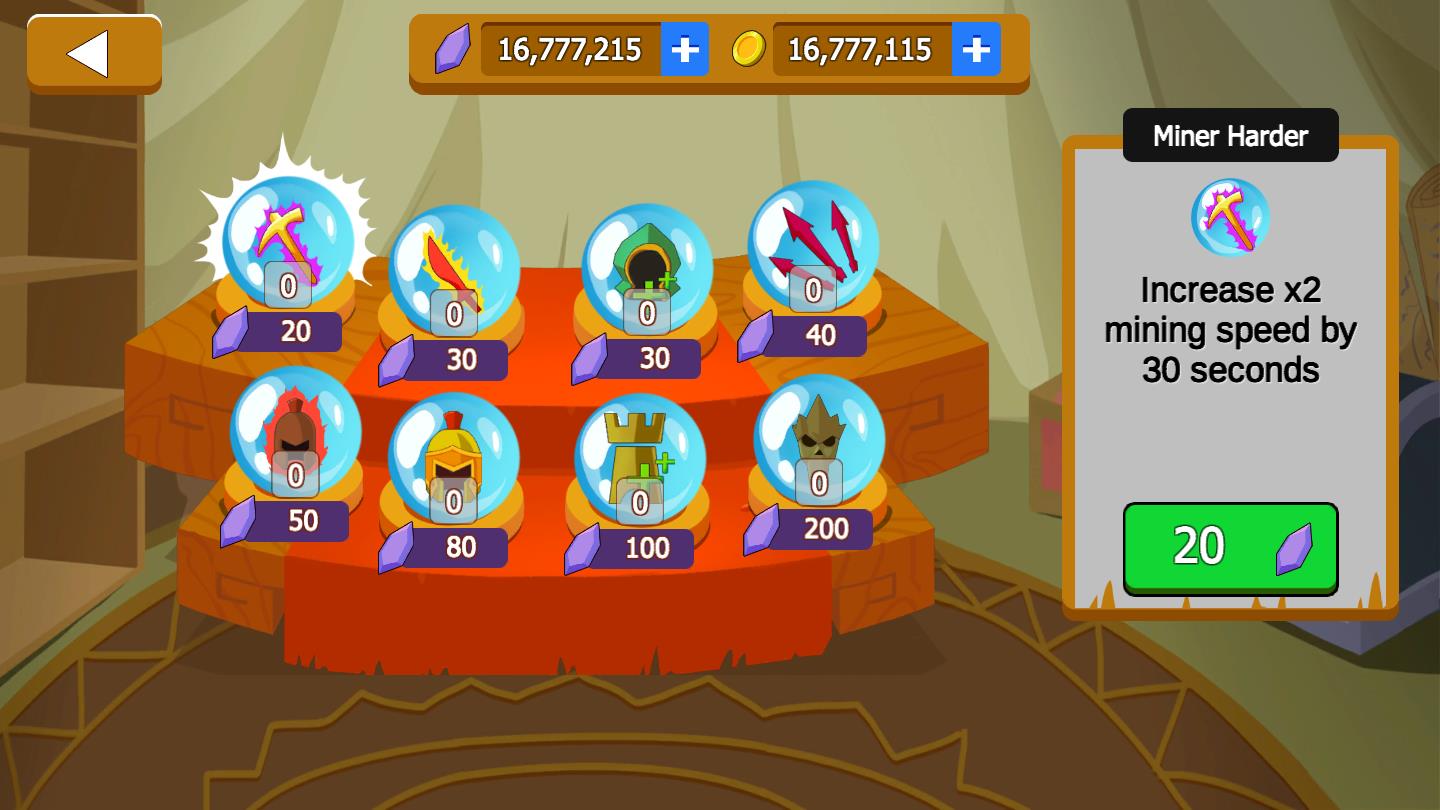Choose the flaming red sword orb
The width and height of the screenshot is (1440, 810).
click(x=454, y=268)
